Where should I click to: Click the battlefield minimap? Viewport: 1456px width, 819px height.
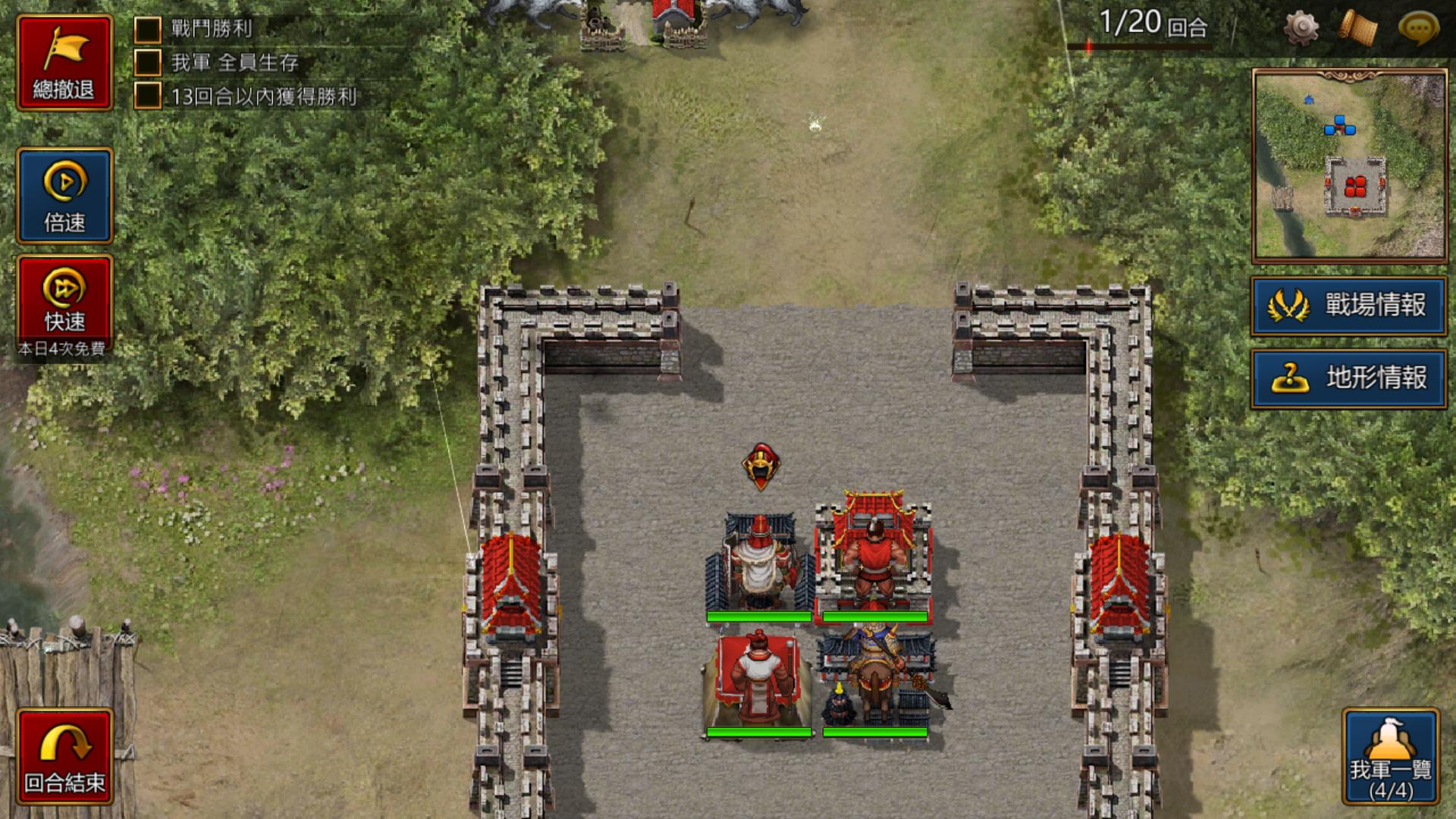coord(1350,165)
